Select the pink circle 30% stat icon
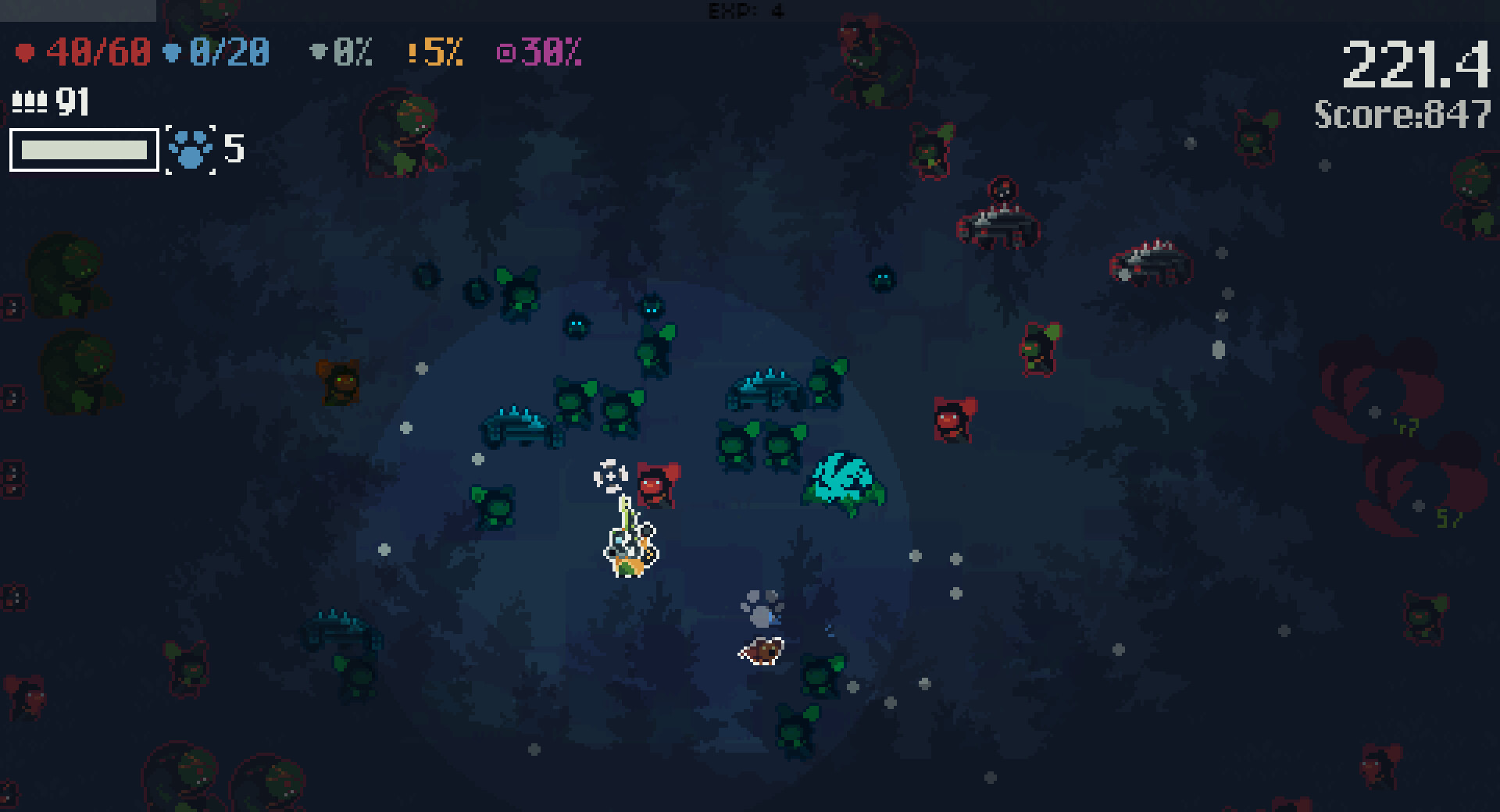 (508, 53)
